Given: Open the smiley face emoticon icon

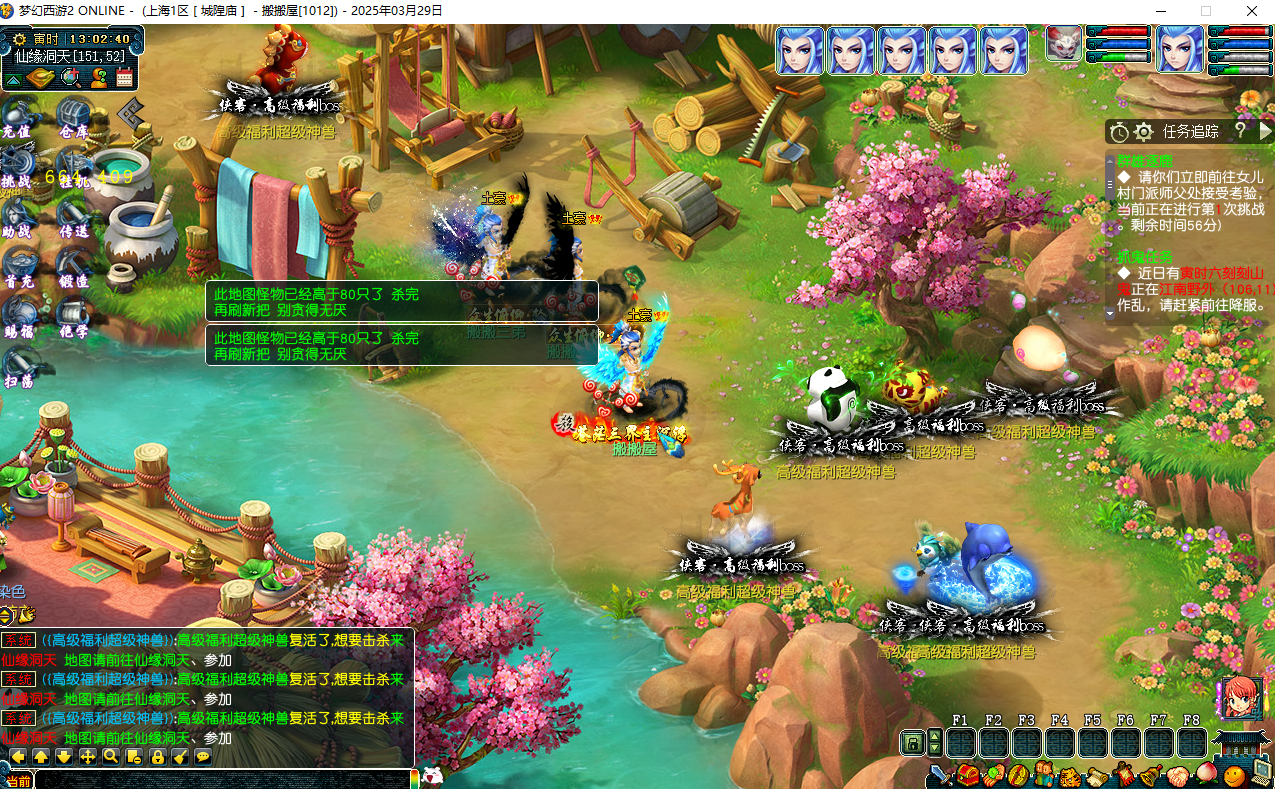Looking at the screenshot, I should pyautogui.click(x=1235, y=775).
